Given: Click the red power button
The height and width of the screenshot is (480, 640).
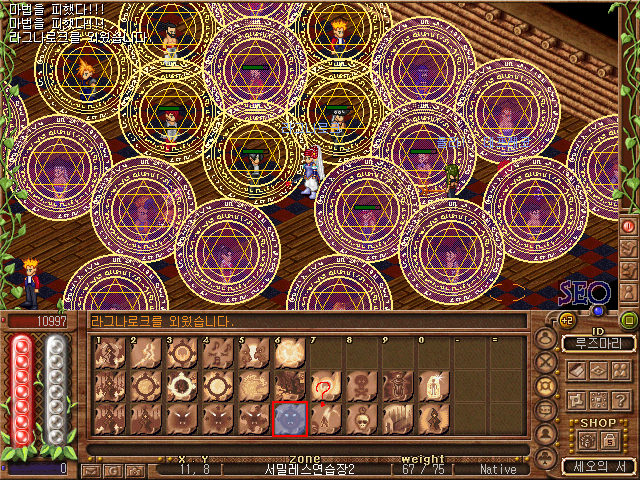Looking at the screenshot, I should click(x=629, y=227).
